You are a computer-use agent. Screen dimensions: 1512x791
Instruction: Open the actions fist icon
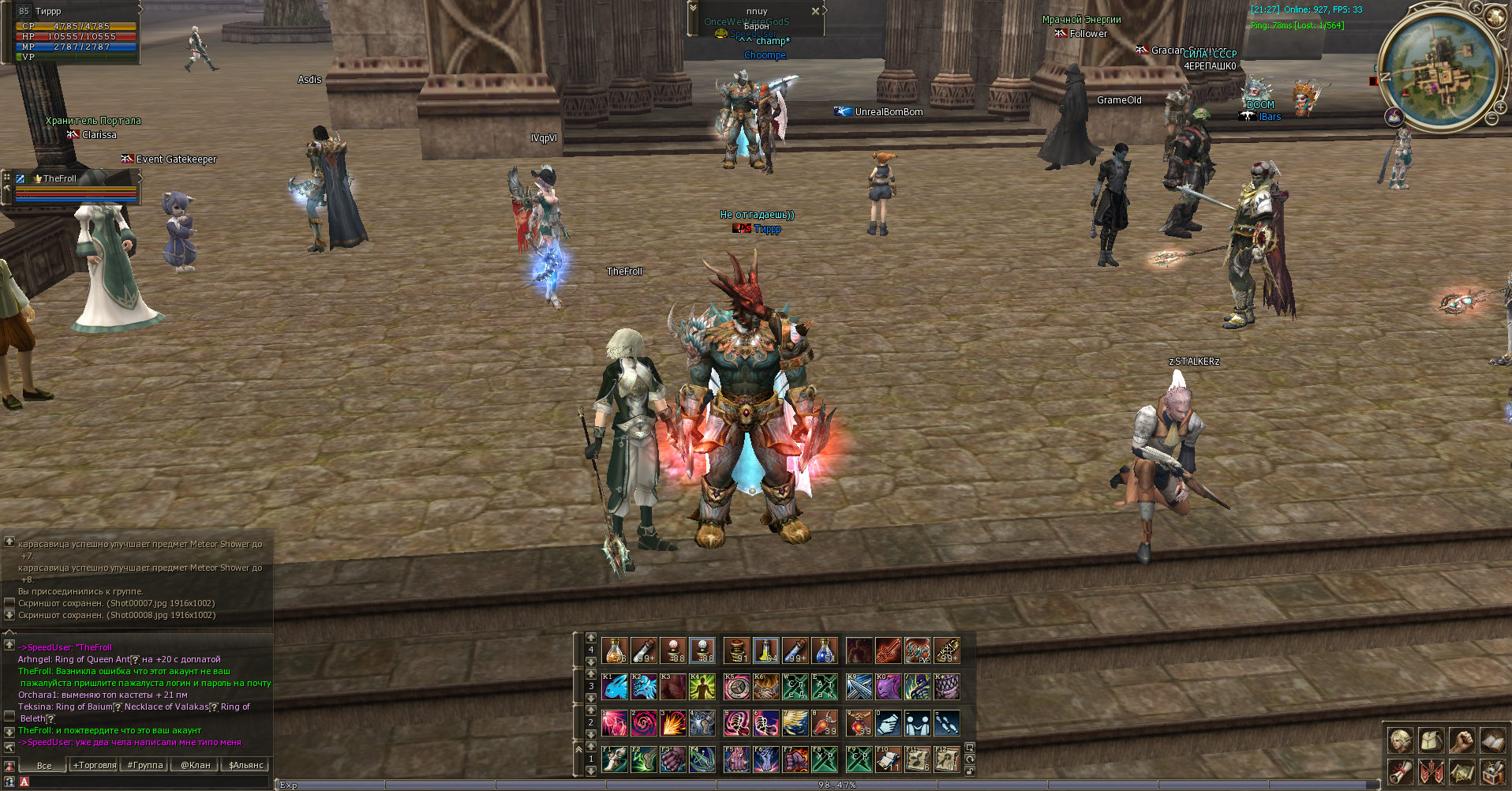(x=1461, y=740)
